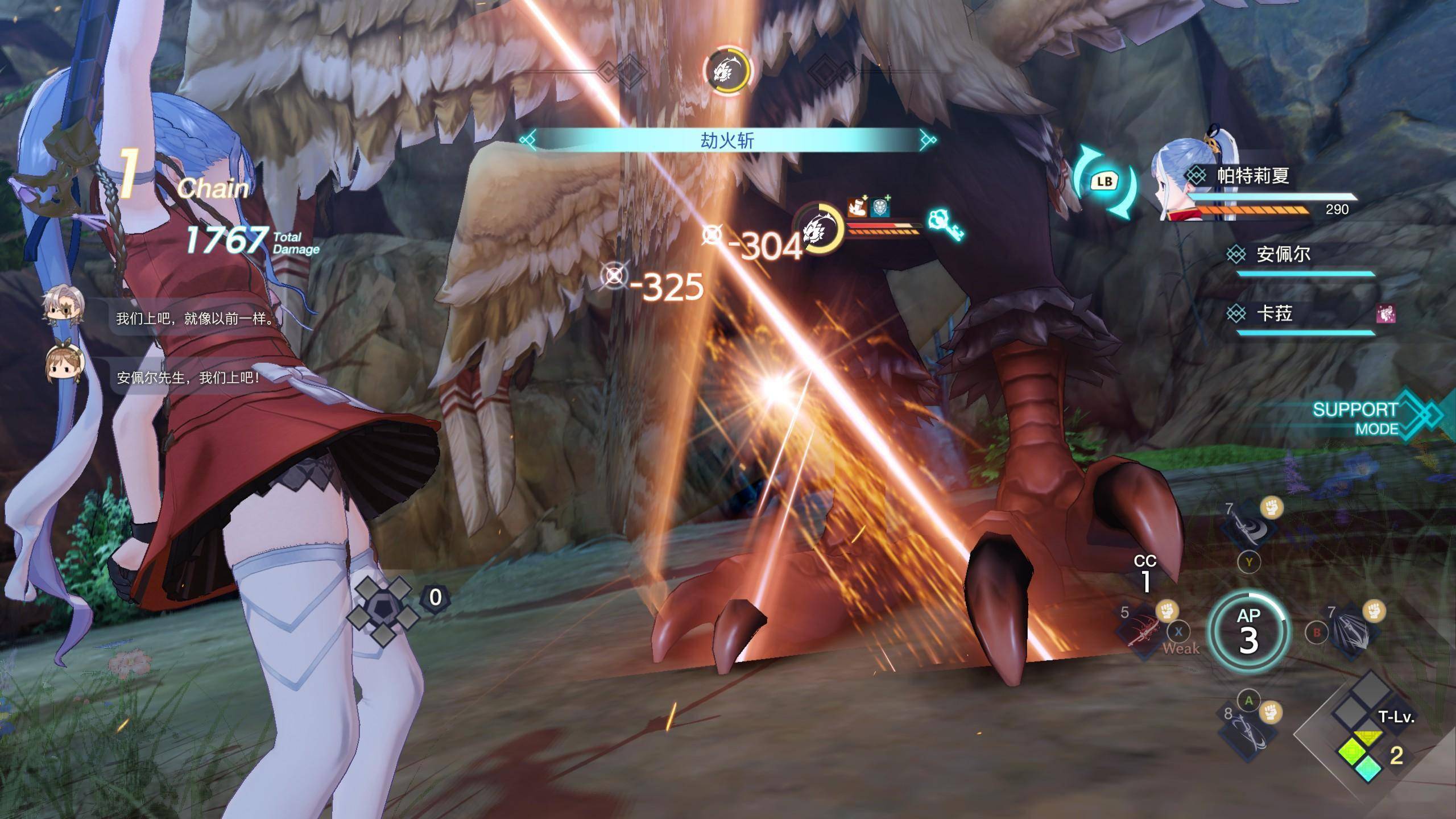Click the glowing cyan key icon
The image size is (1456, 819).
point(945,225)
